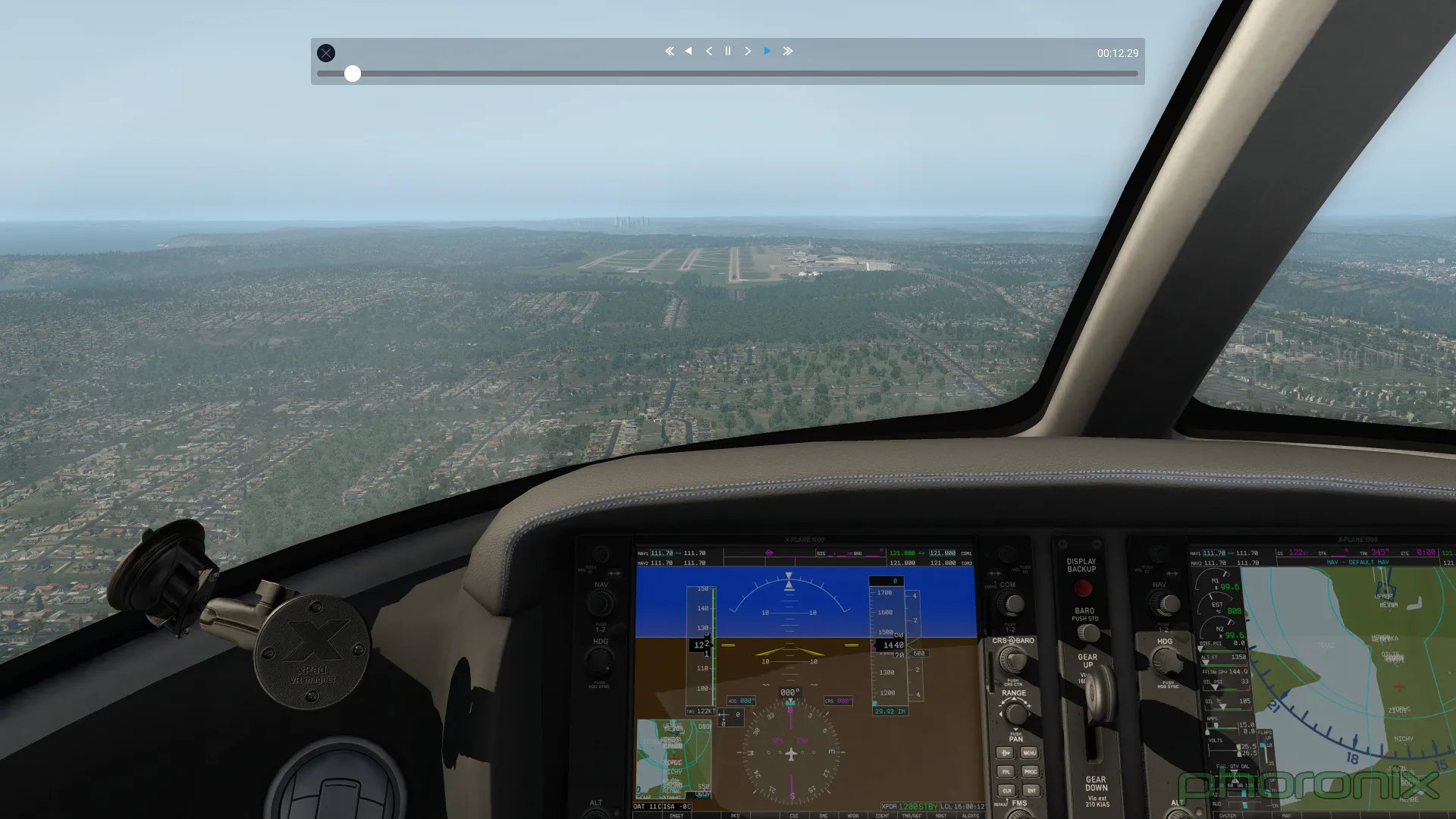Click the skip-to-start icon in the replay bar
Image resolution: width=1456 pixels, height=819 pixels.
669,51
